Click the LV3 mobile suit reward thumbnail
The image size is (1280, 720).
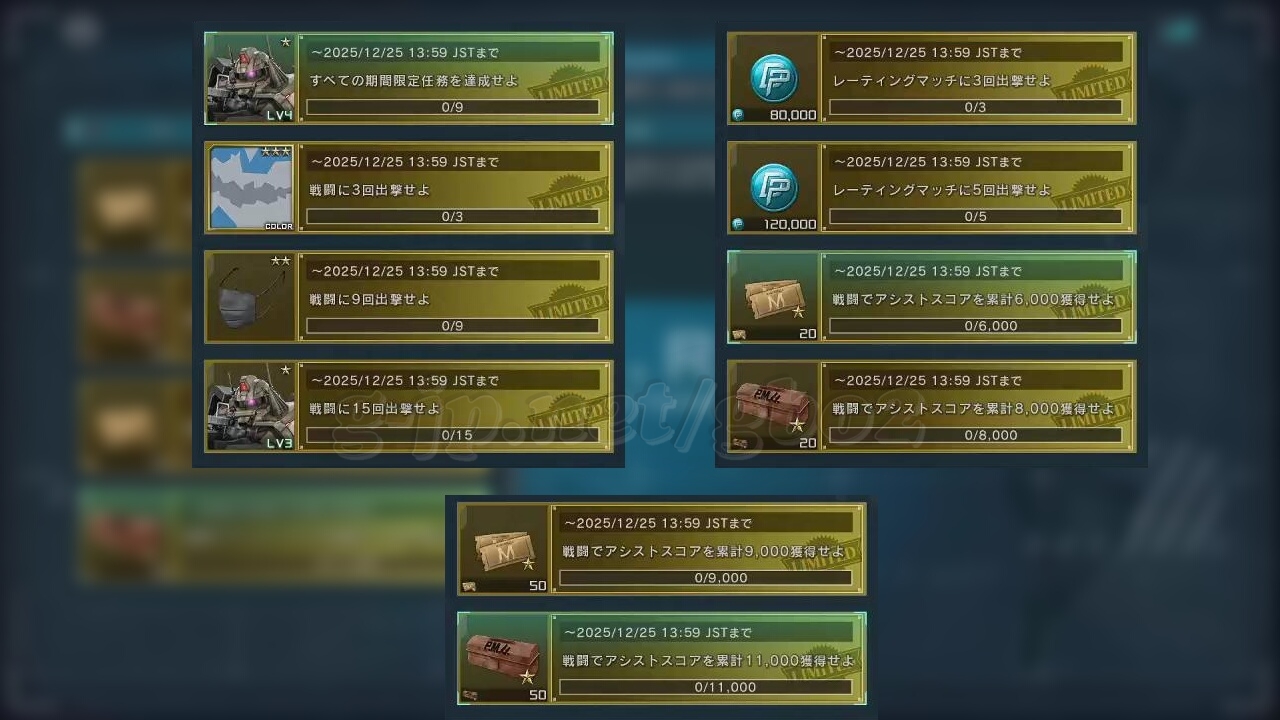coord(251,407)
